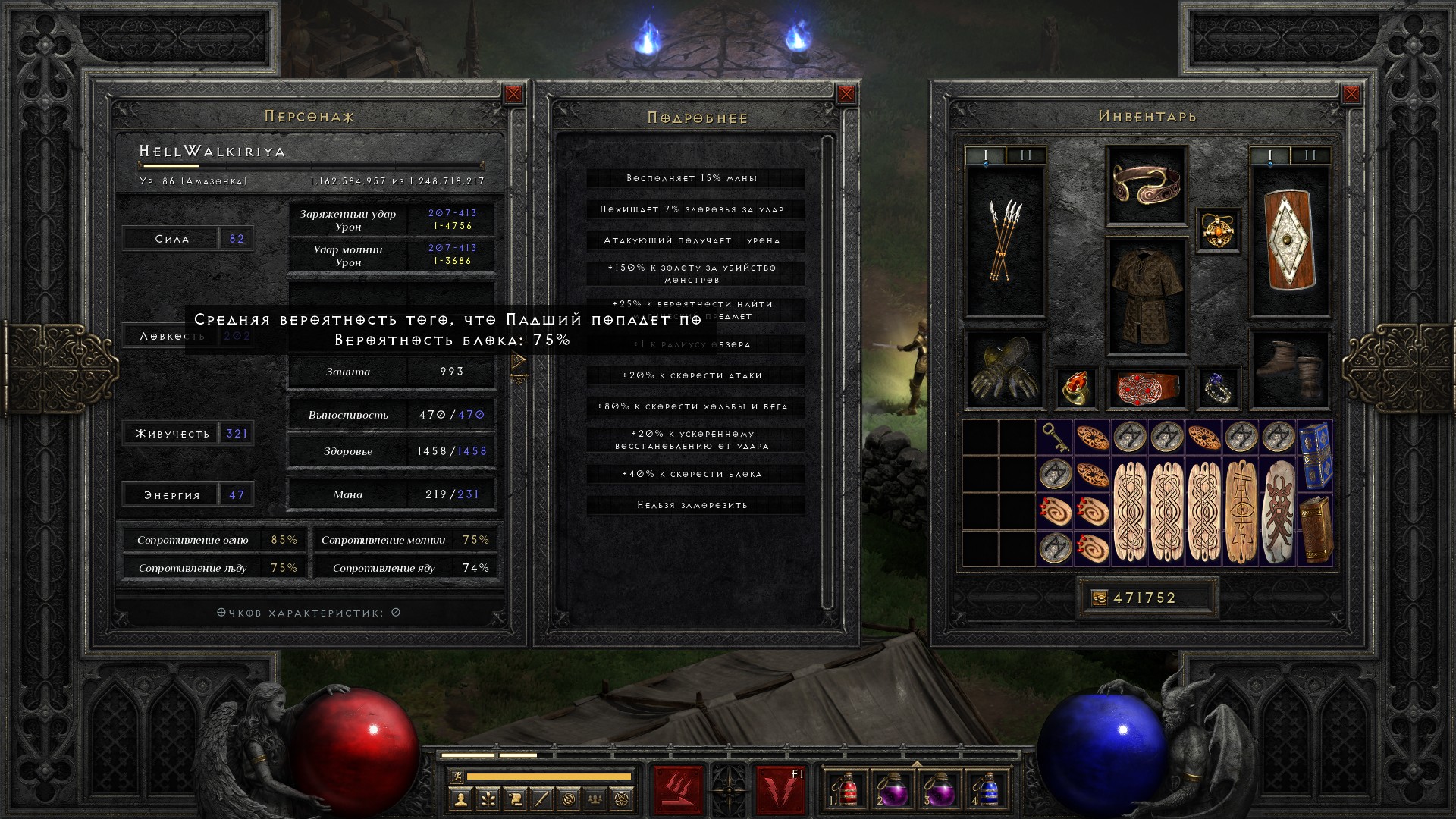Pick up the quilted body armor
This screenshot has height=819, width=1456.
(x=1146, y=296)
